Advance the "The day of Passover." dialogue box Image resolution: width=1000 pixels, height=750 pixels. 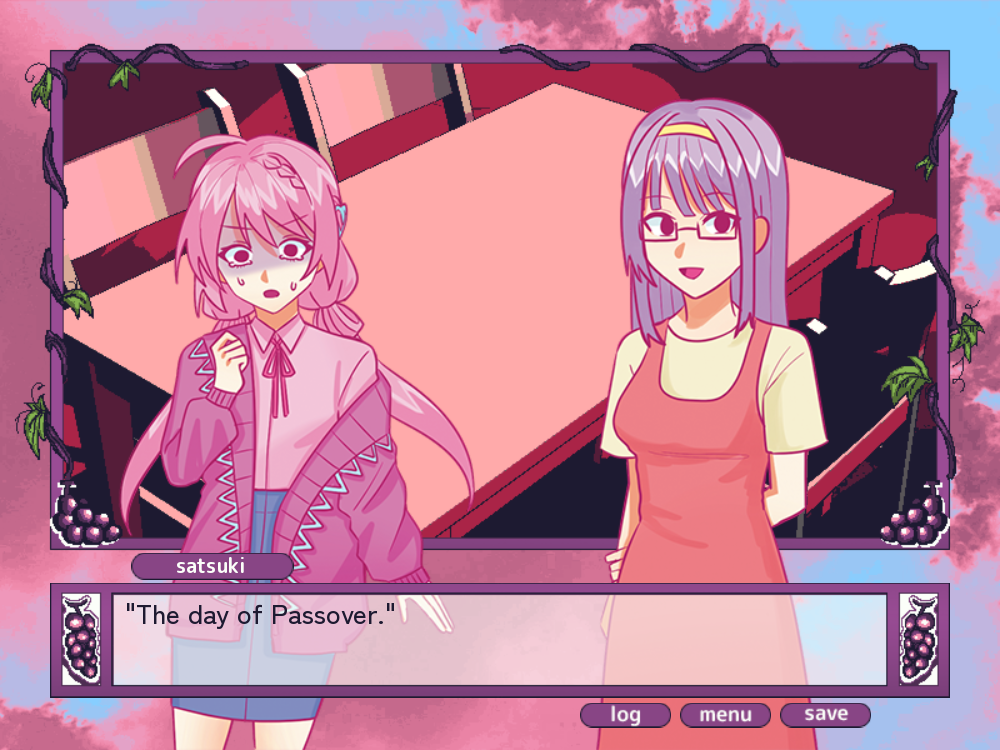499,640
